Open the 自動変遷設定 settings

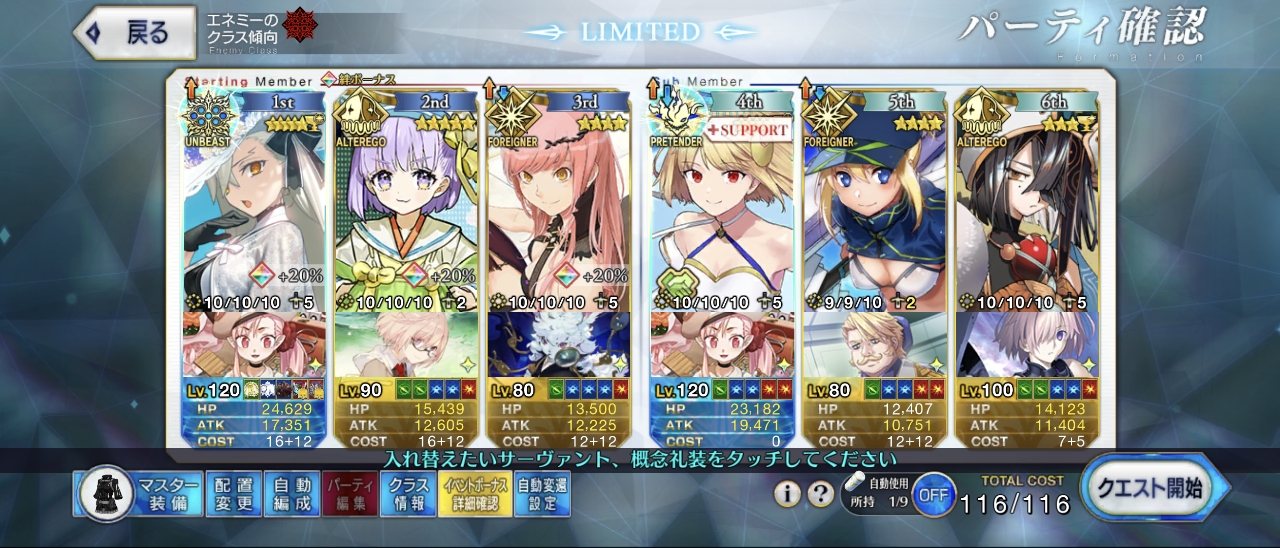tap(542, 494)
